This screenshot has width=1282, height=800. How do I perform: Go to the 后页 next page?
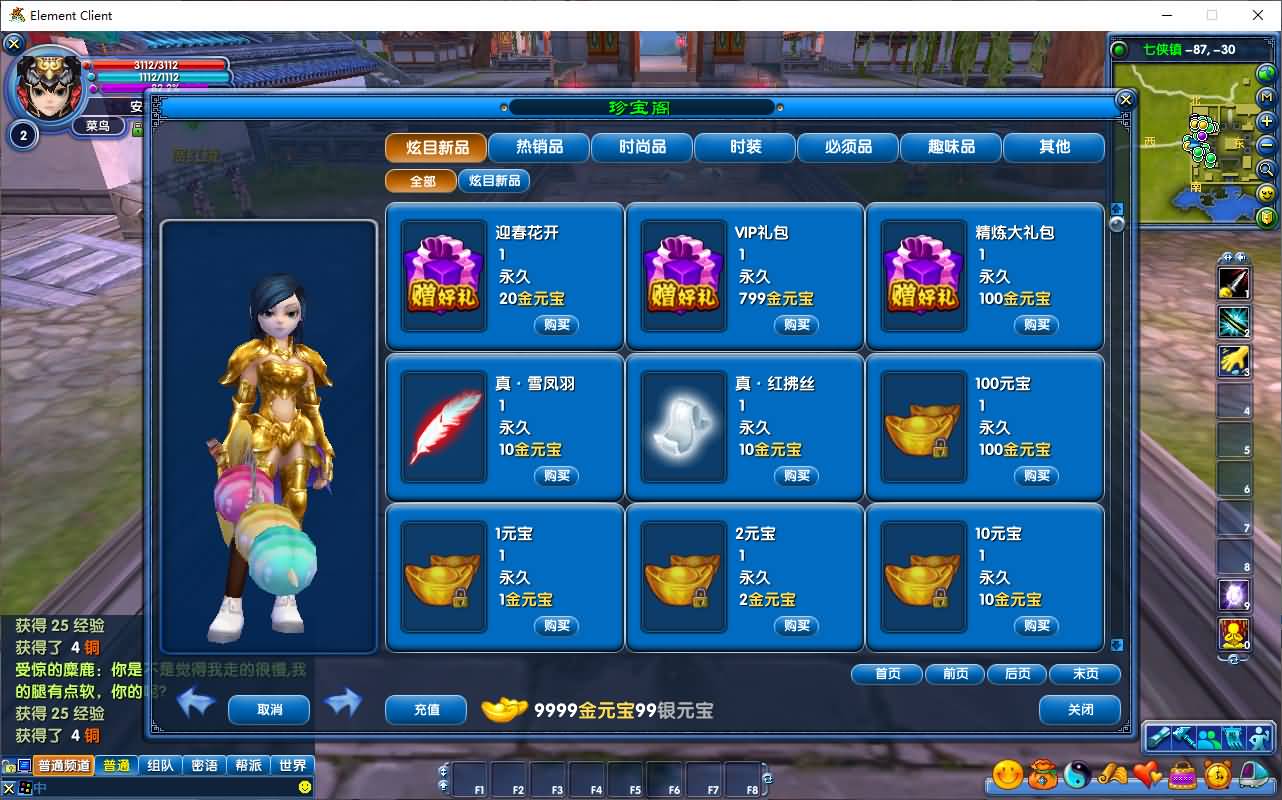[1017, 674]
